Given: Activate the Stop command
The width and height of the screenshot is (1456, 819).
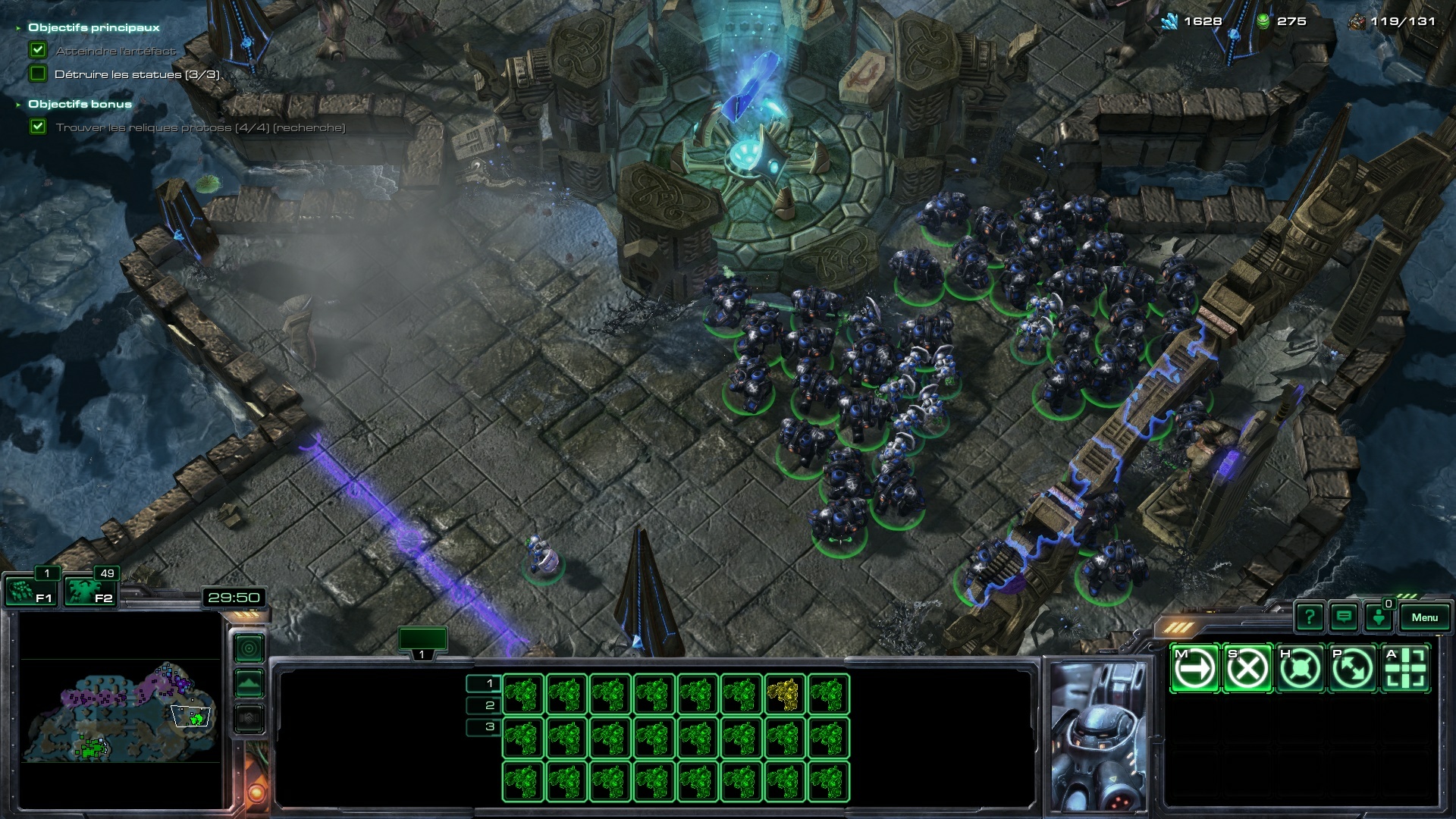Looking at the screenshot, I should (1247, 668).
